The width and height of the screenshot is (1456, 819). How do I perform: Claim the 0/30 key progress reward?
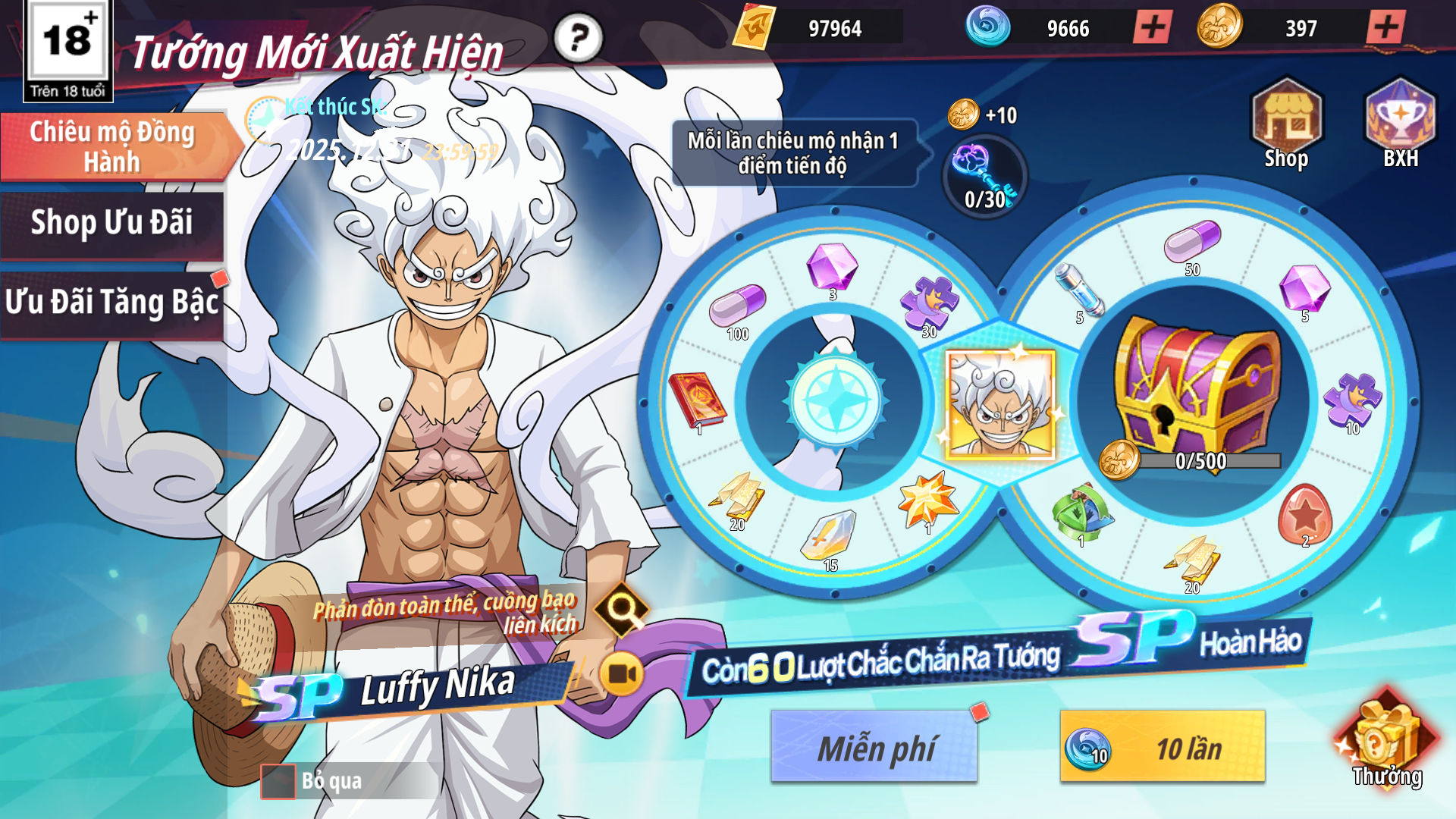pyautogui.click(x=984, y=177)
